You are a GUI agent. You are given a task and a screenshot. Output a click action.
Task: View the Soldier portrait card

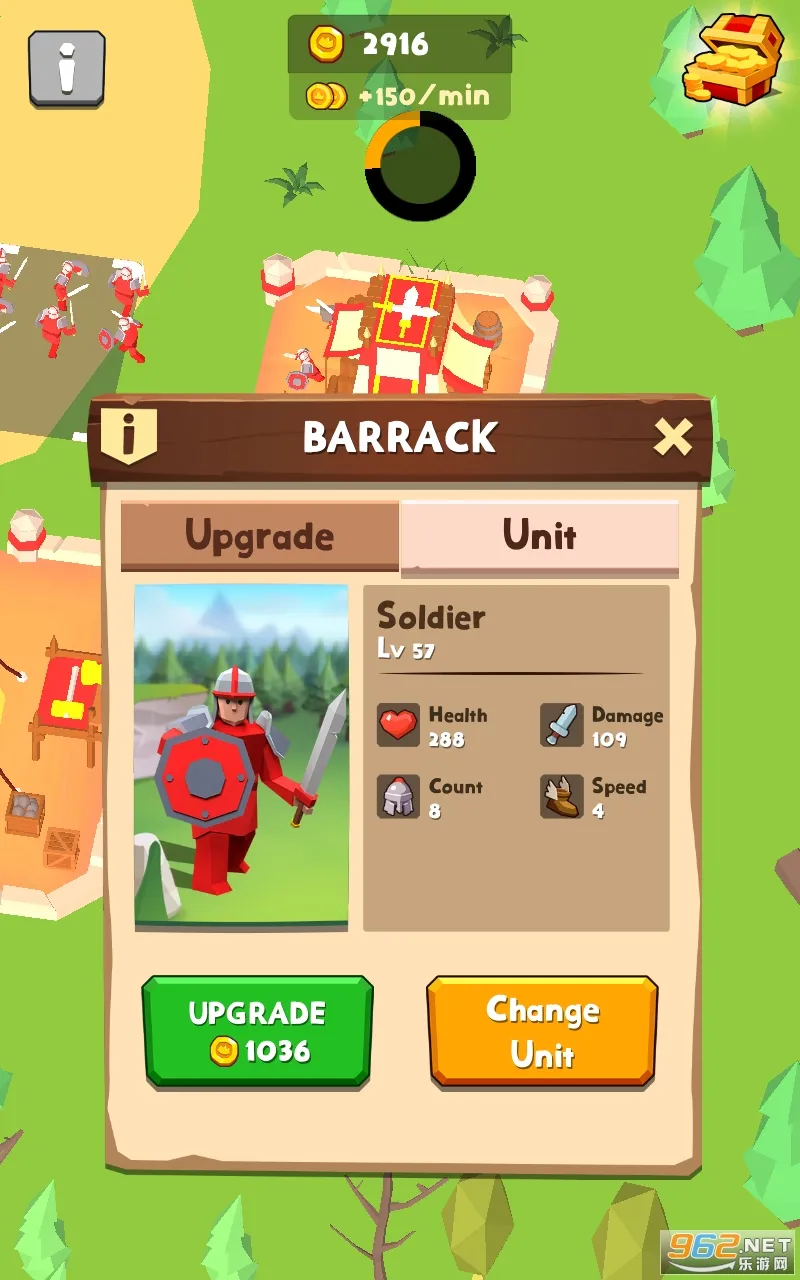click(x=241, y=757)
